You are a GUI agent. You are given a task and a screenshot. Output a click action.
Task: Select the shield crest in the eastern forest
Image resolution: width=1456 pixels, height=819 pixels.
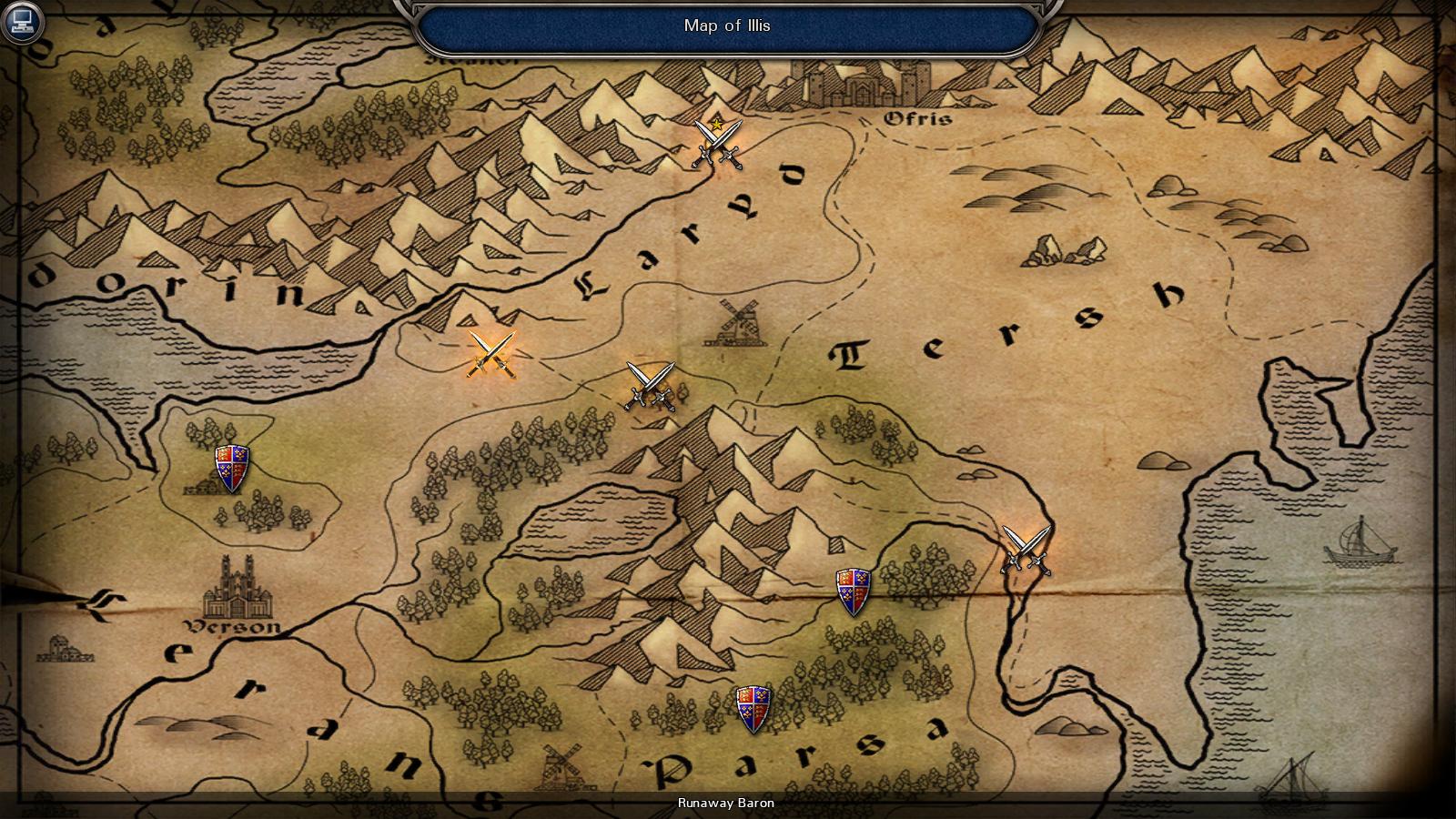(854, 591)
